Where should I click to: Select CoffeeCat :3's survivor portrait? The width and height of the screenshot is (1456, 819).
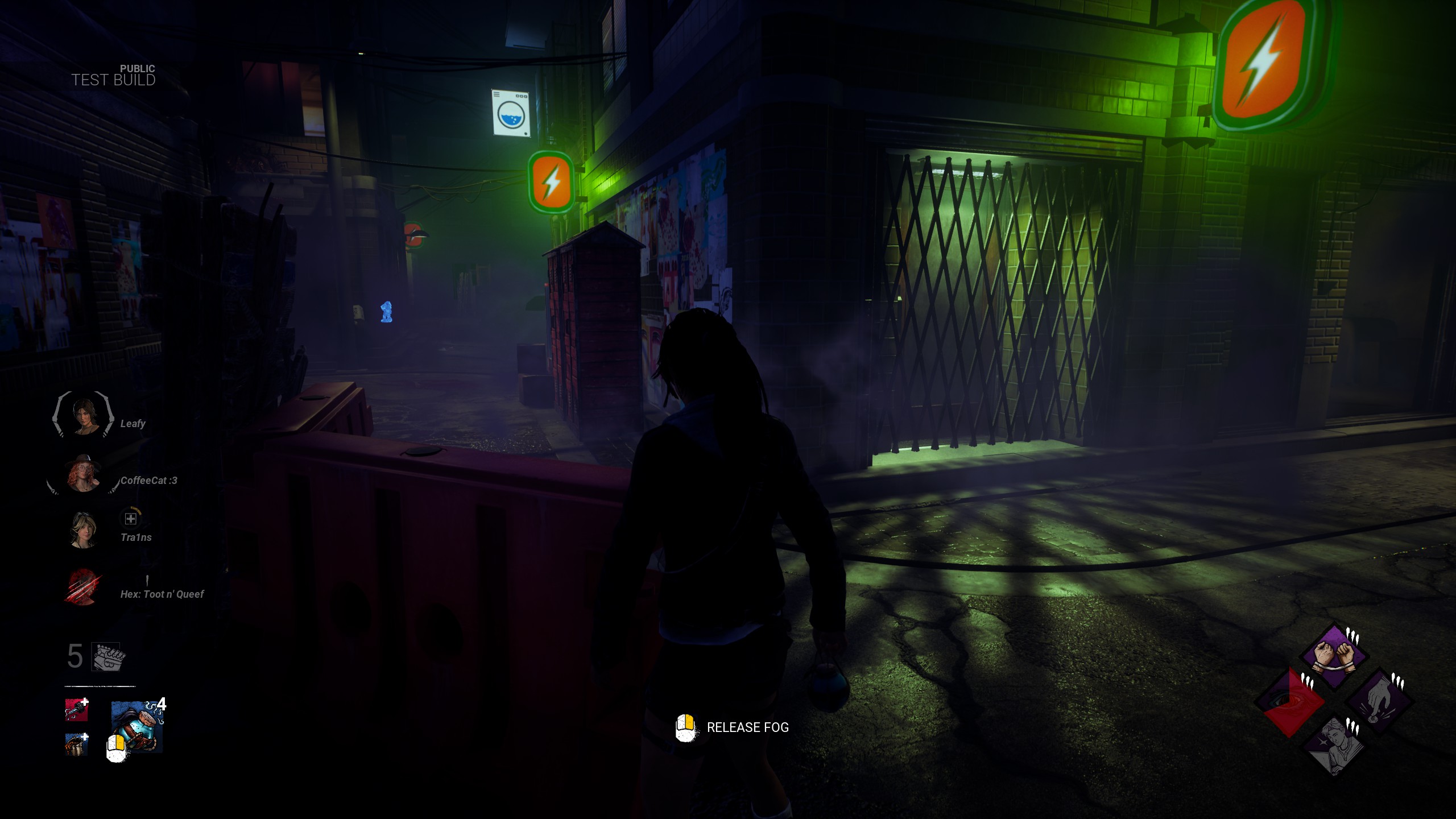pos(84,473)
